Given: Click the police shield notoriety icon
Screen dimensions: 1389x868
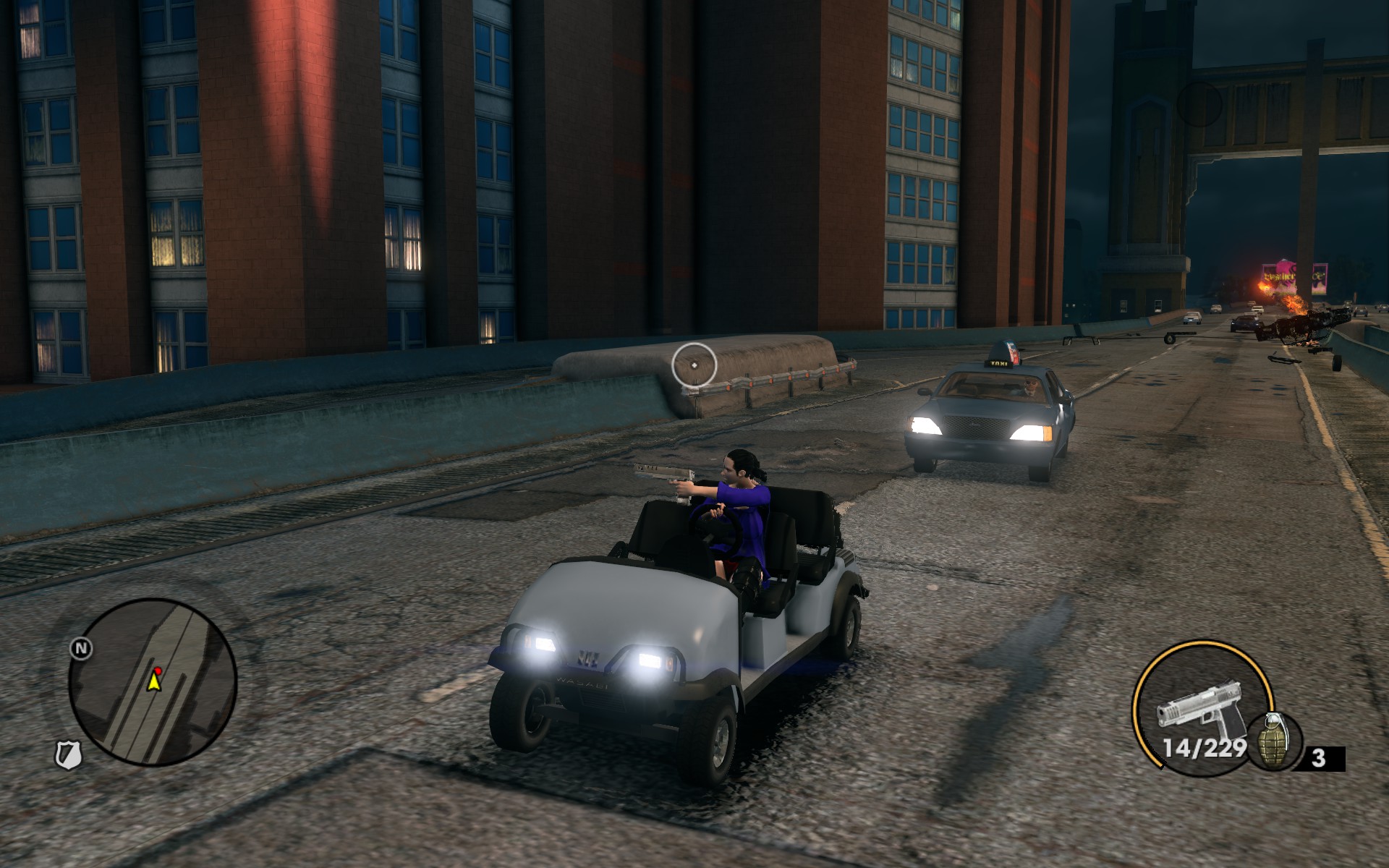Looking at the screenshot, I should point(69,755).
